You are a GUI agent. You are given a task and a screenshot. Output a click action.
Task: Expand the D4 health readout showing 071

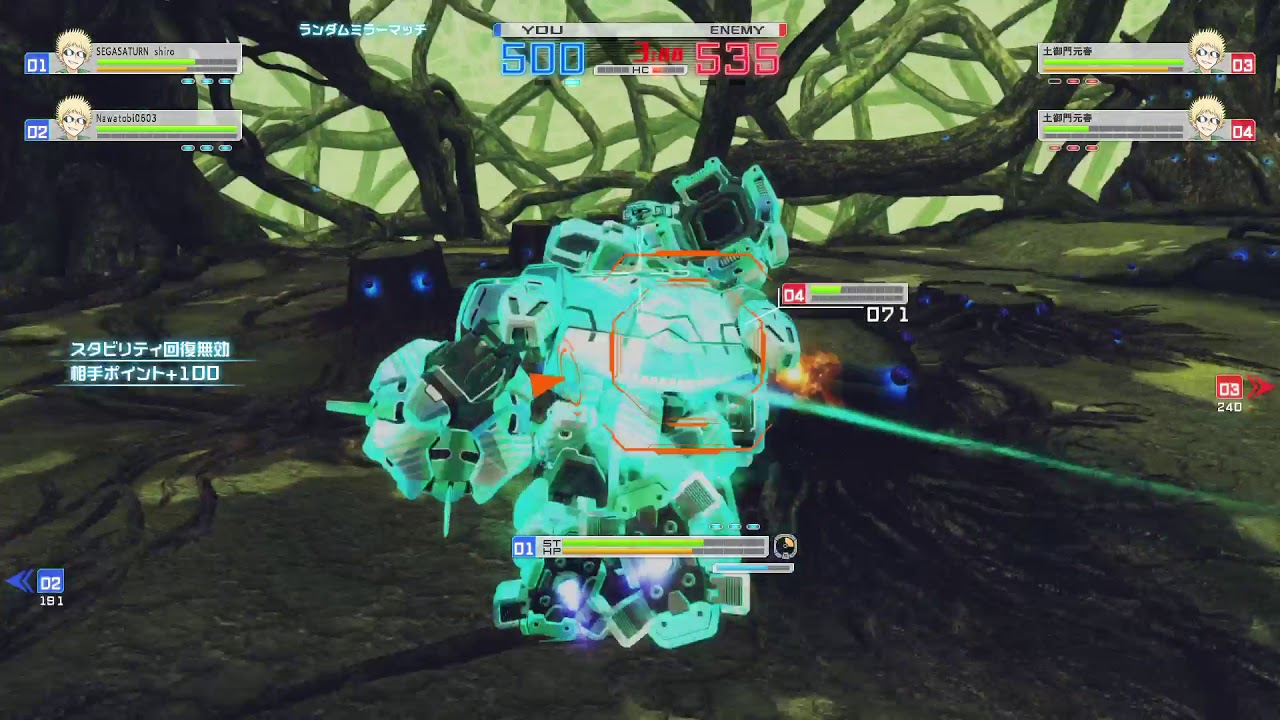886,314
